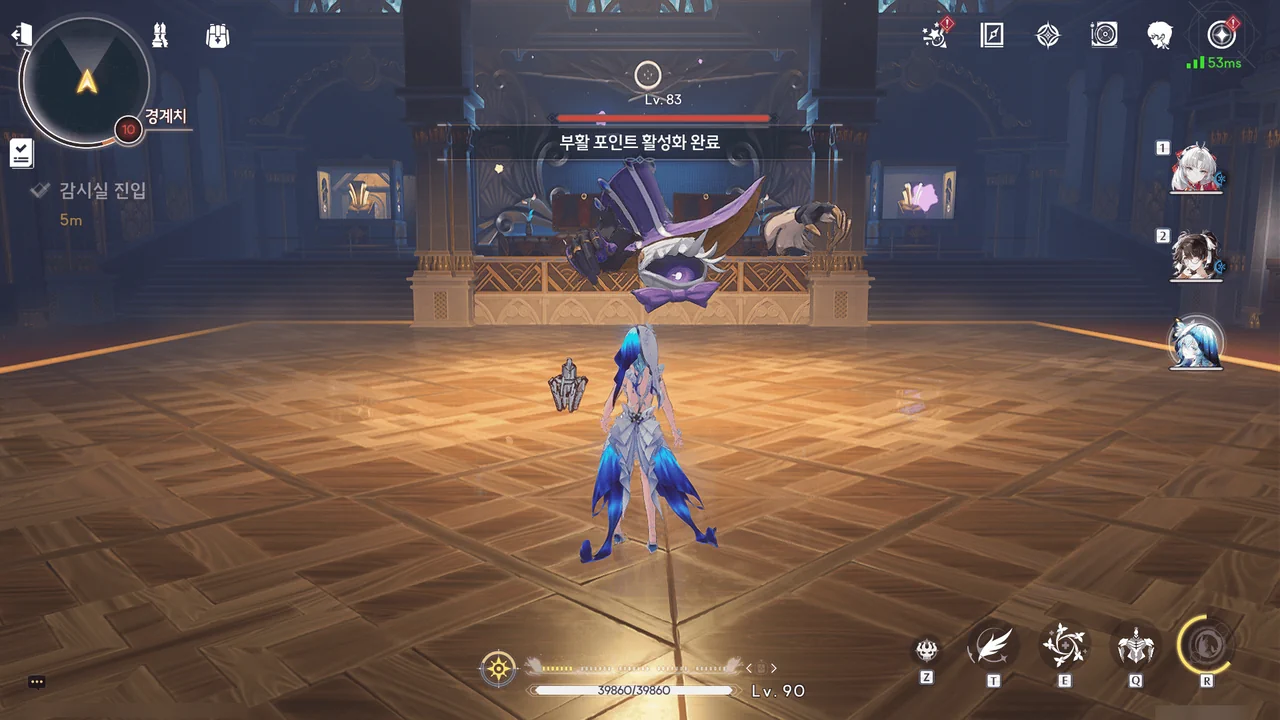Open the backpack inventory
Viewport: 1280px width, 720px height.
[217, 36]
